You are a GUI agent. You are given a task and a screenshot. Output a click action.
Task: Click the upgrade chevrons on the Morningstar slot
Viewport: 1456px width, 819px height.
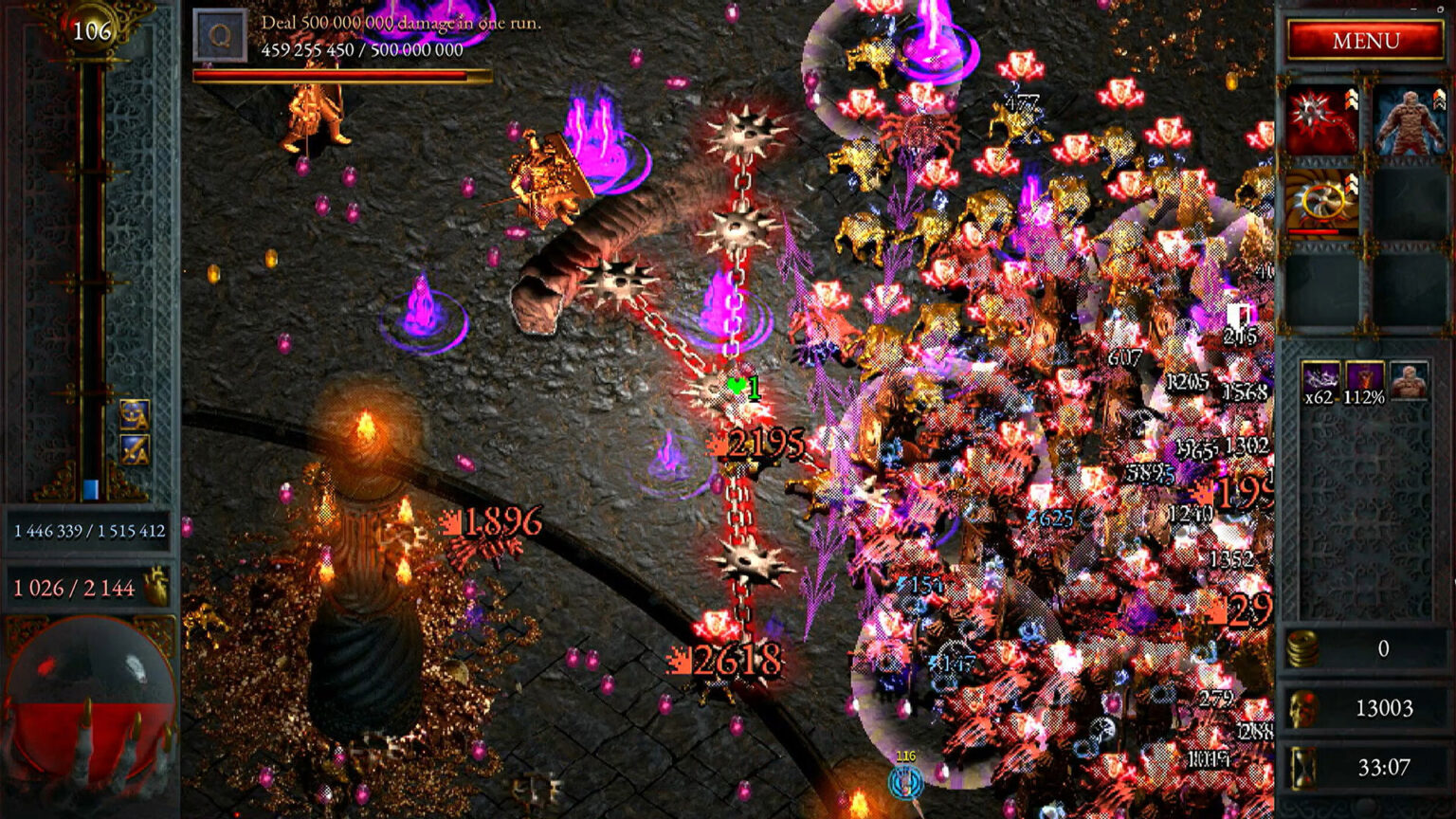tap(1351, 100)
